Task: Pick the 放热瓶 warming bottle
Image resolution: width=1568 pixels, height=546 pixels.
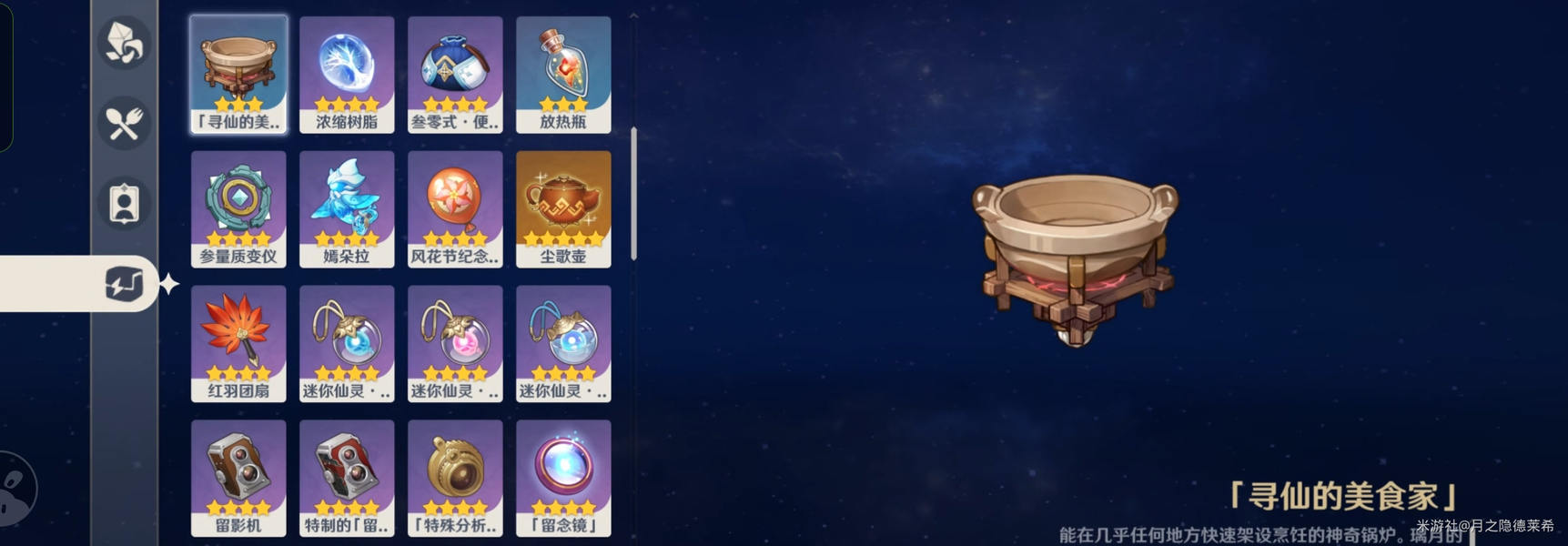Action: [563, 75]
